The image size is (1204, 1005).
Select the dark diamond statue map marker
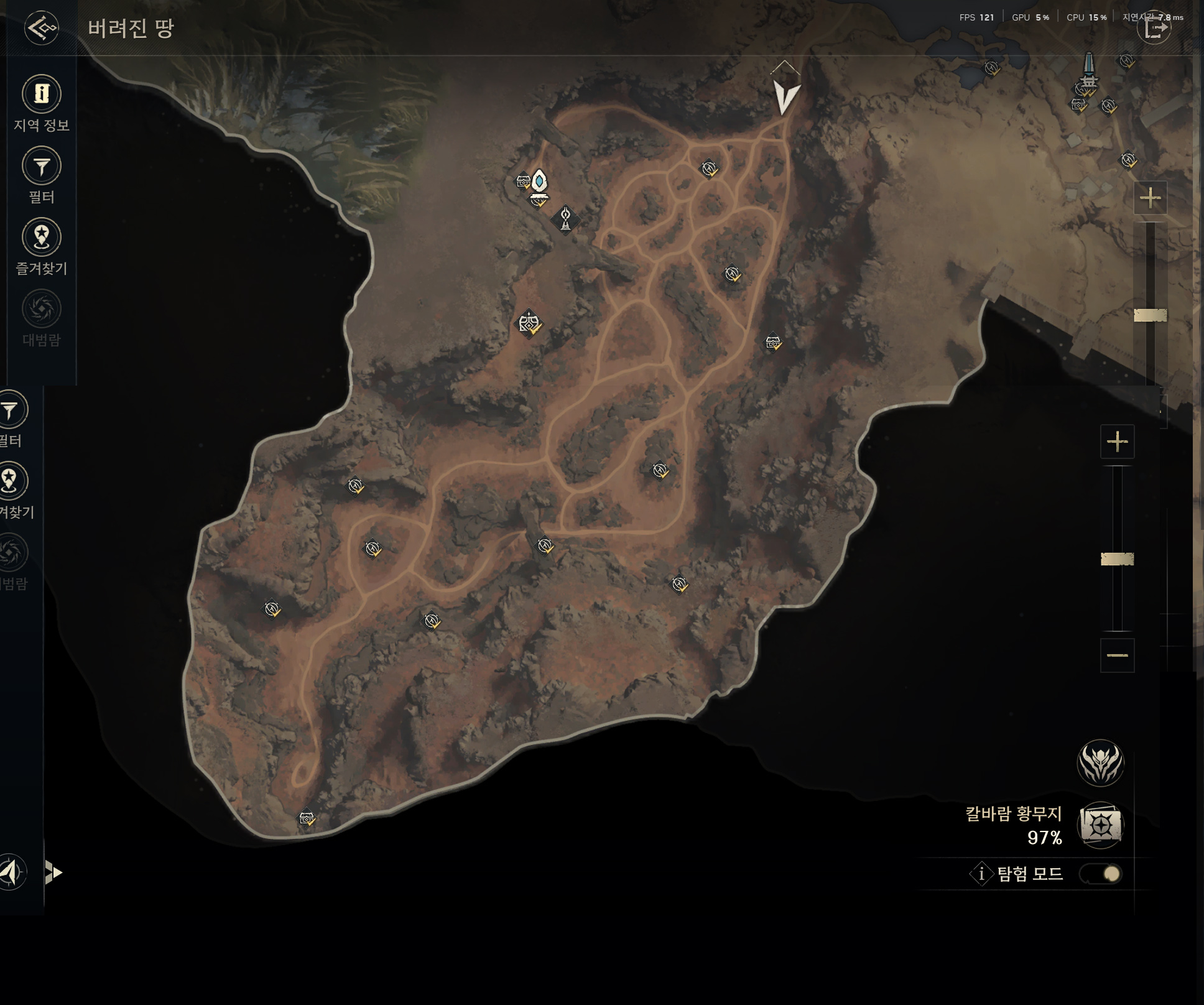[565, 219]
